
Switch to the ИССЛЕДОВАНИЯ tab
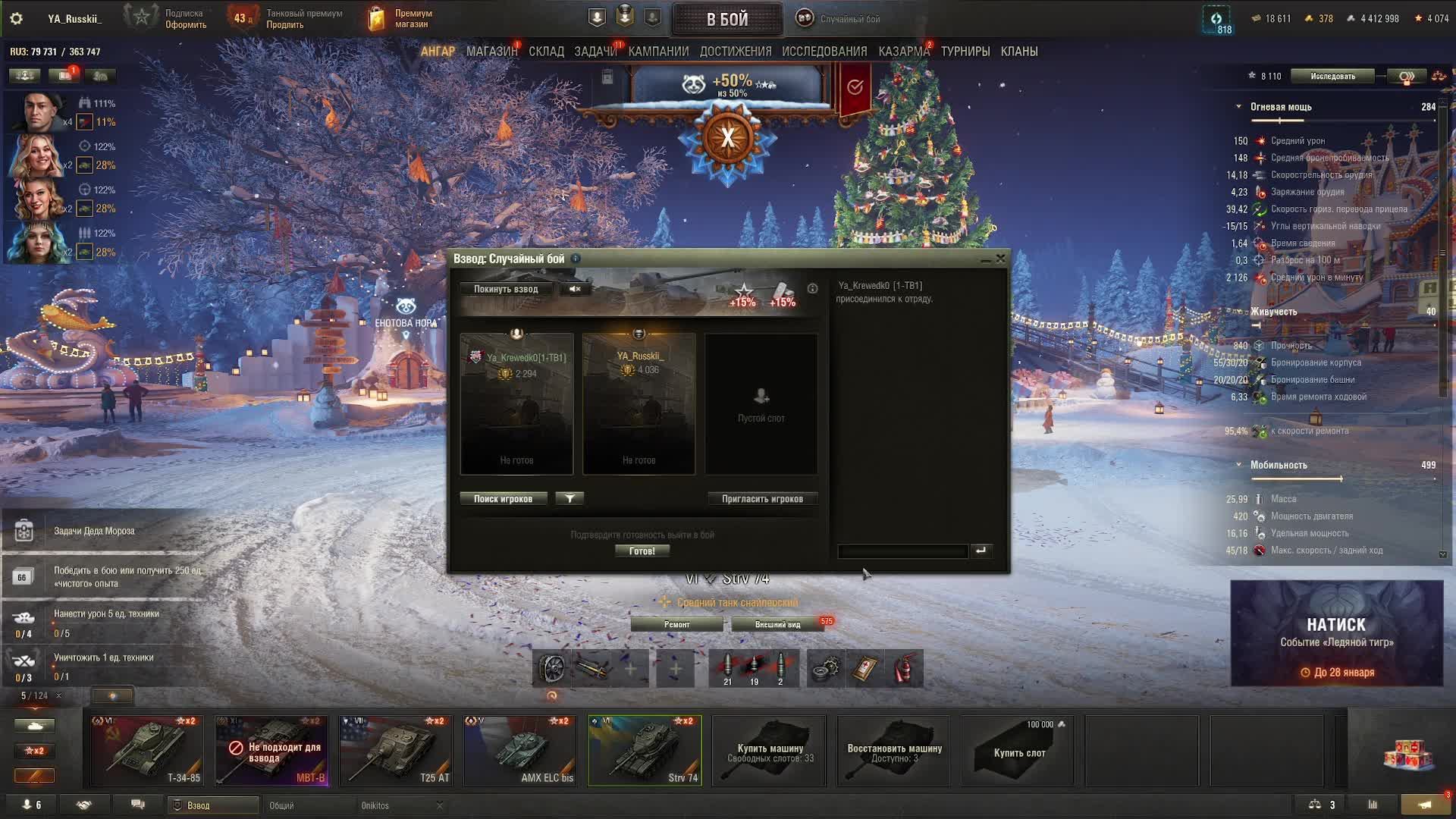(x=824, y=52)
